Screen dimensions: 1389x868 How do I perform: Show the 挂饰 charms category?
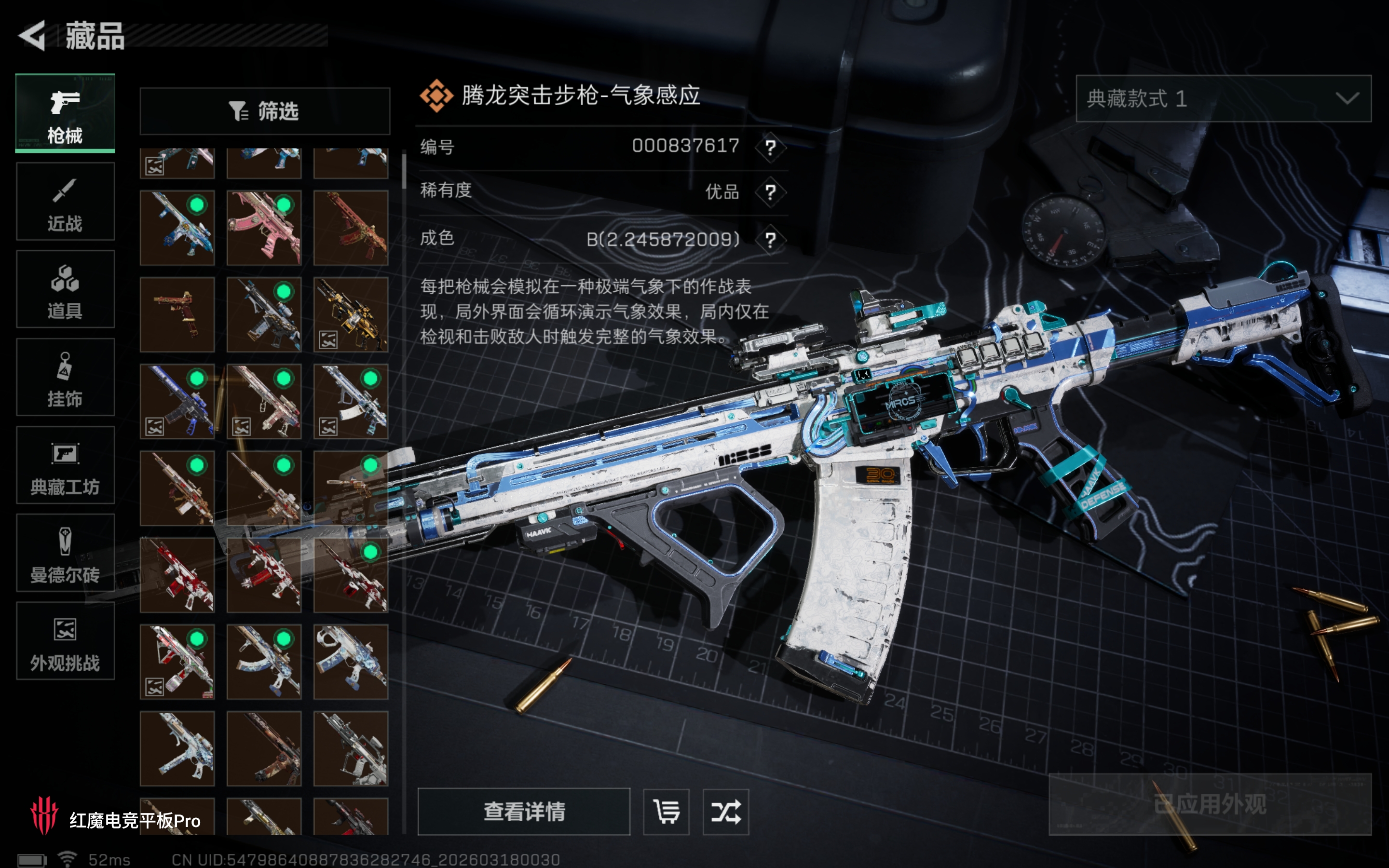click(65, 377)
